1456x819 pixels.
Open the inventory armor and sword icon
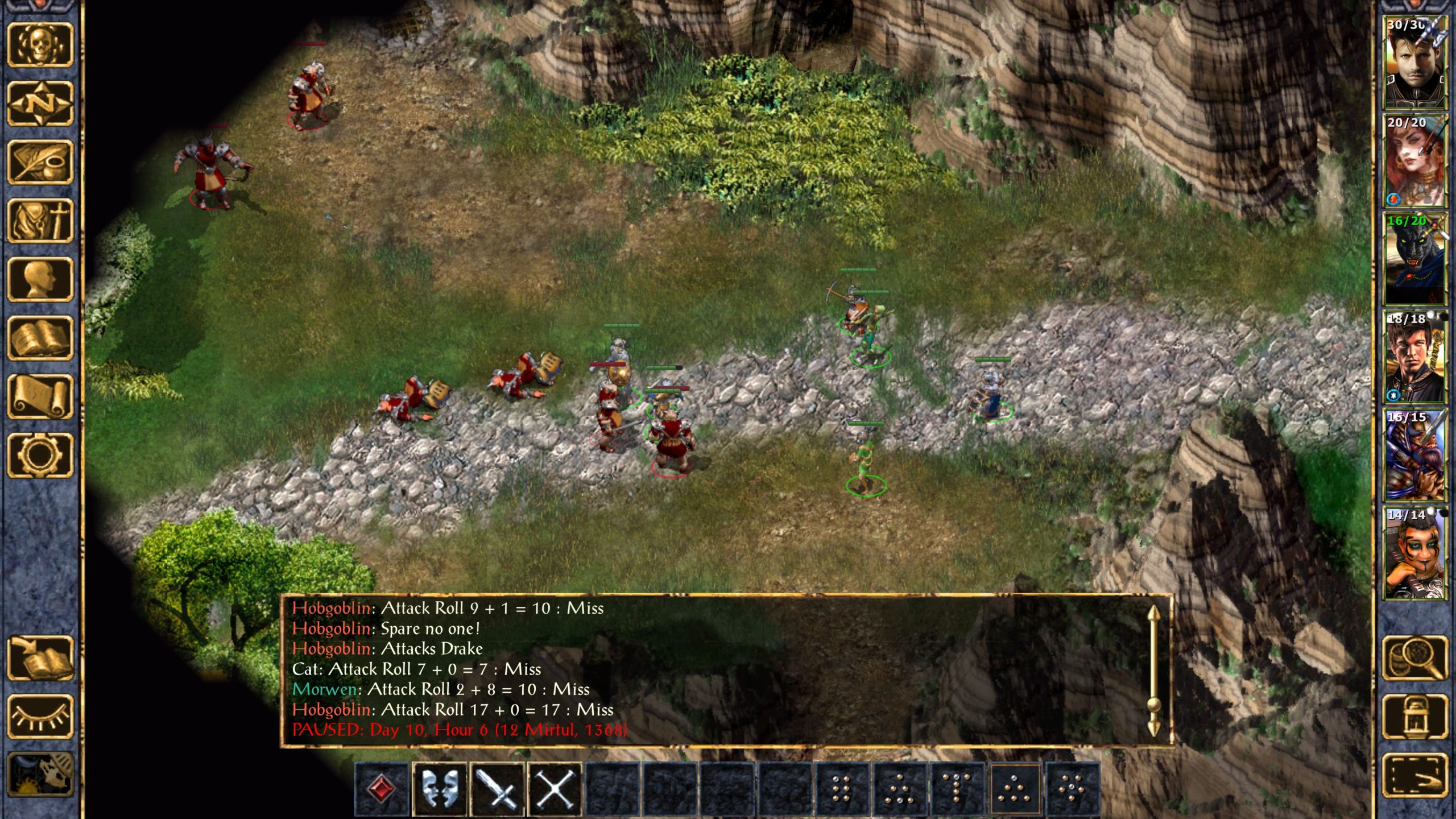point(40,221)
